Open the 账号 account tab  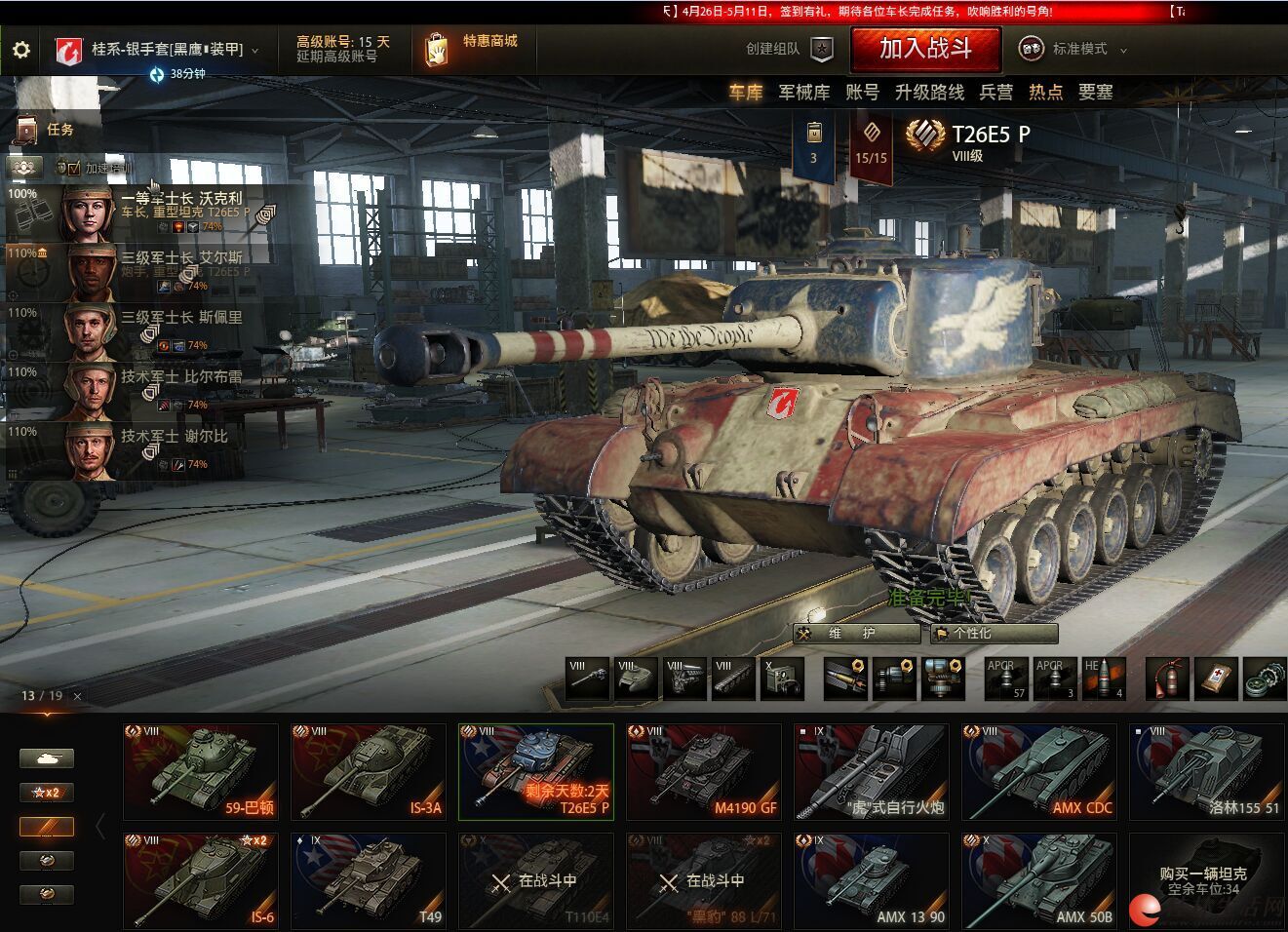coord(862,93)
